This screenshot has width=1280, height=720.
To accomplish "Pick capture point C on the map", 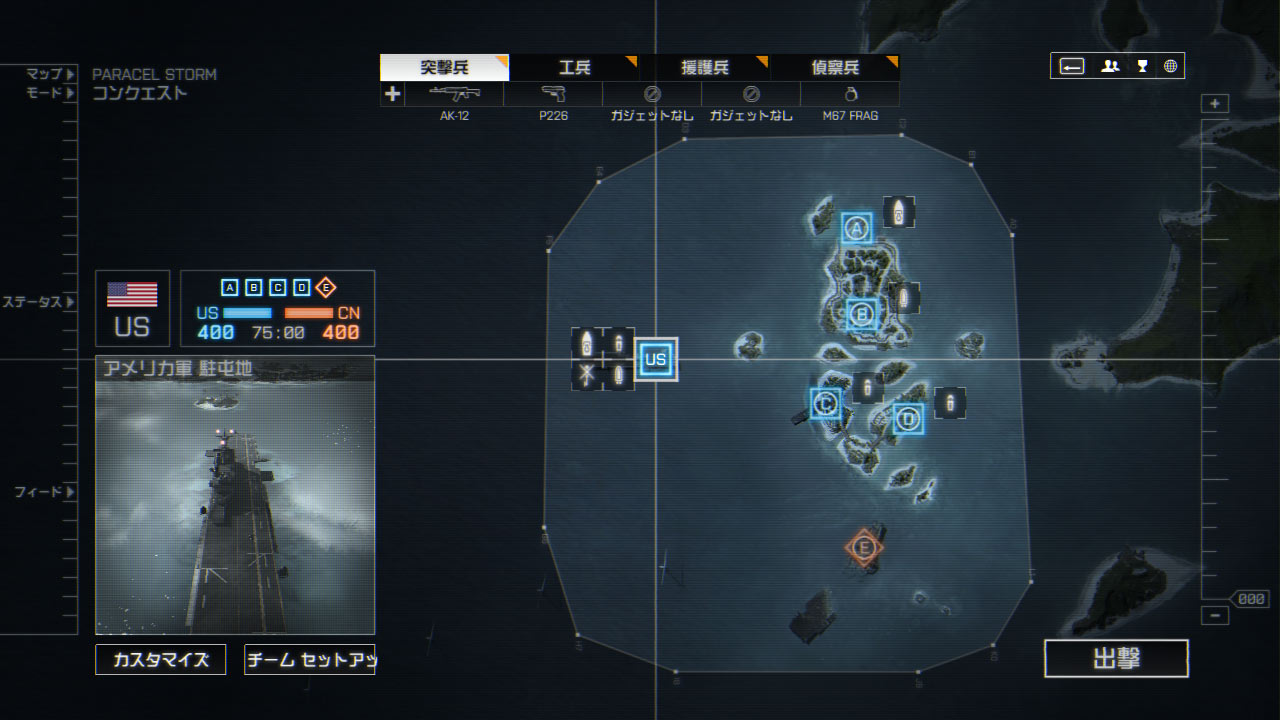I will coord(826,403).
